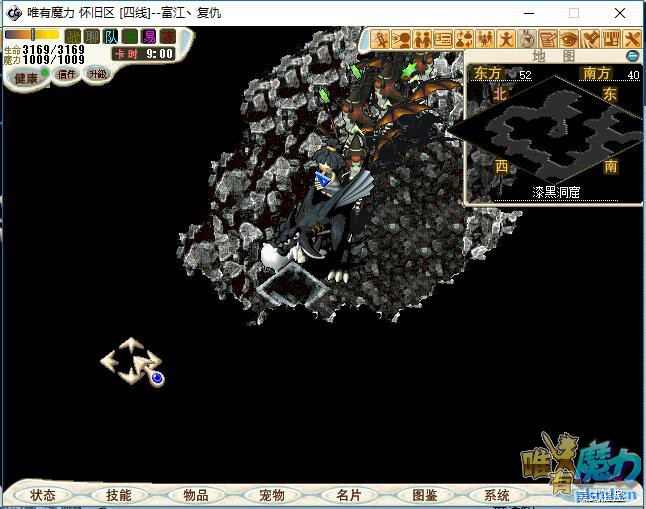Select the eye icon in the toolbar
Viewport: 646px width, 509px height.
[569, 39]
